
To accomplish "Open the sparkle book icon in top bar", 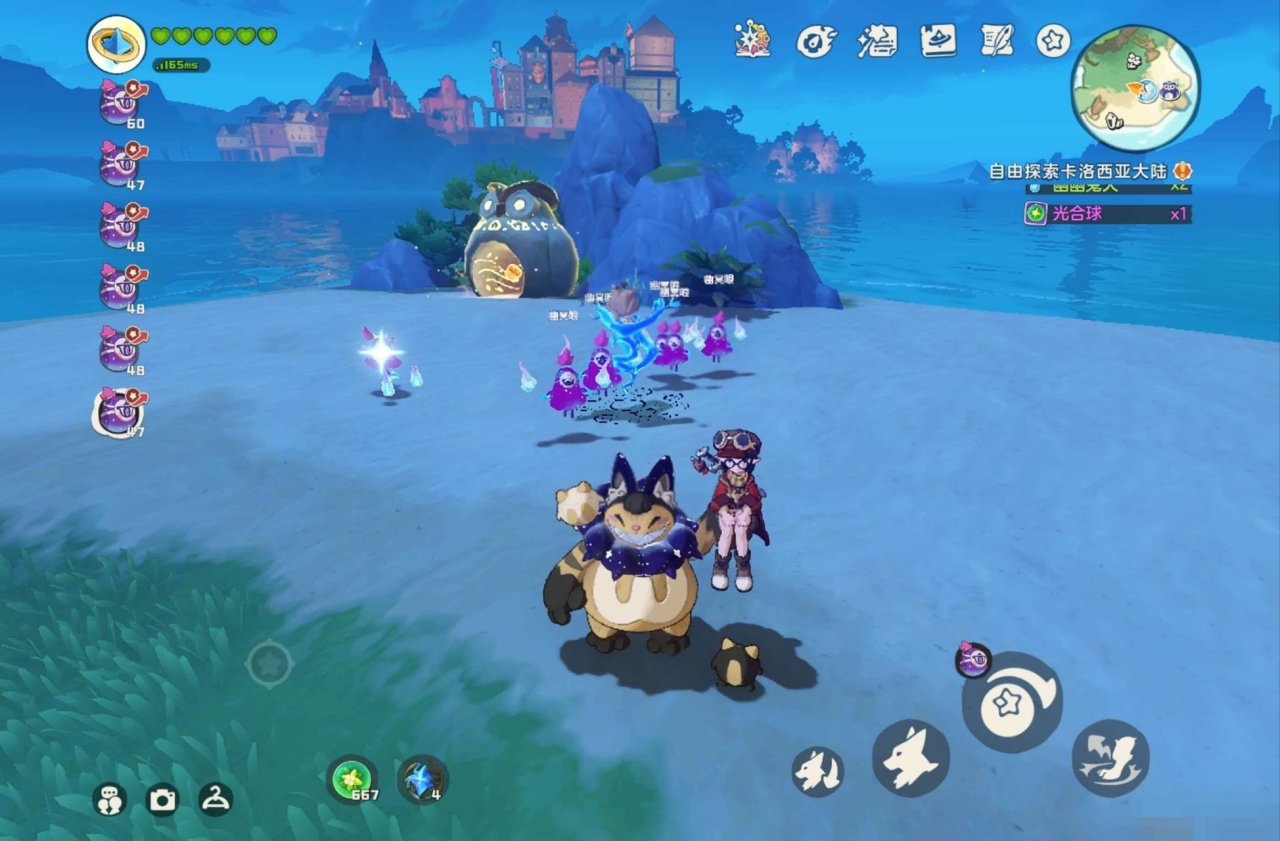I will (752, 40).
